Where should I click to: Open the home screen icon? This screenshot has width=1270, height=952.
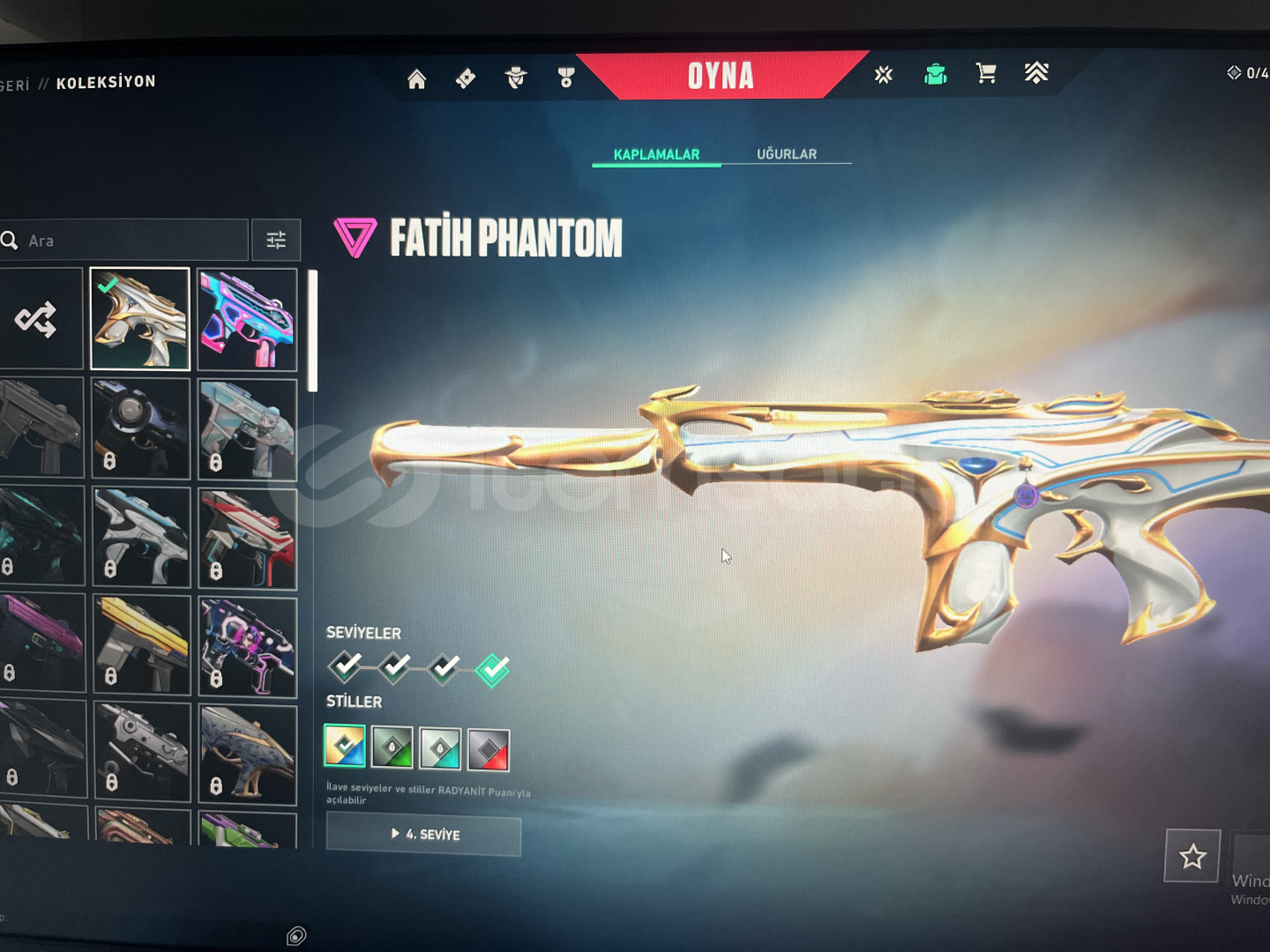[x=416, y=79]
